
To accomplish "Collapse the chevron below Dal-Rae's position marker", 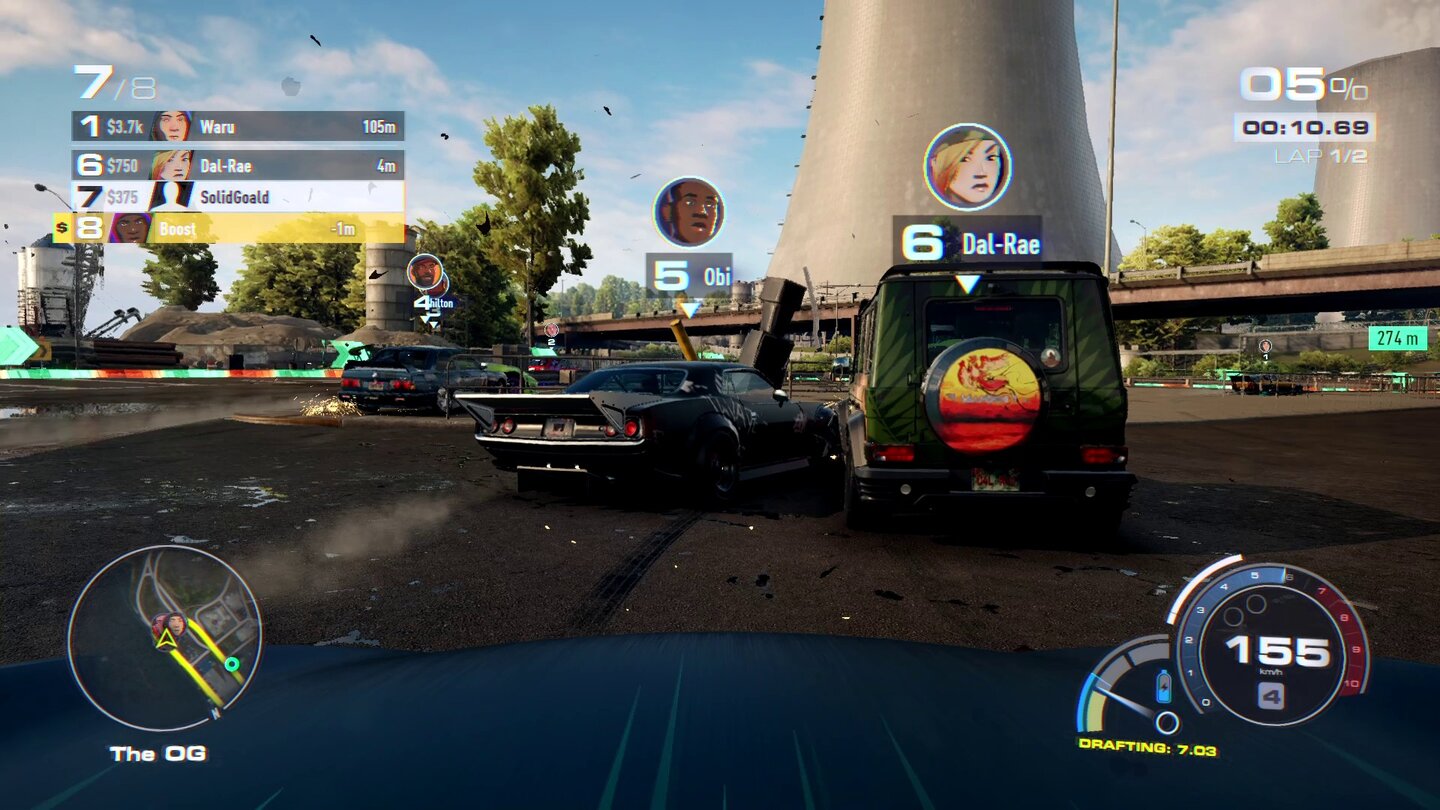I will (x=966, y=280).
